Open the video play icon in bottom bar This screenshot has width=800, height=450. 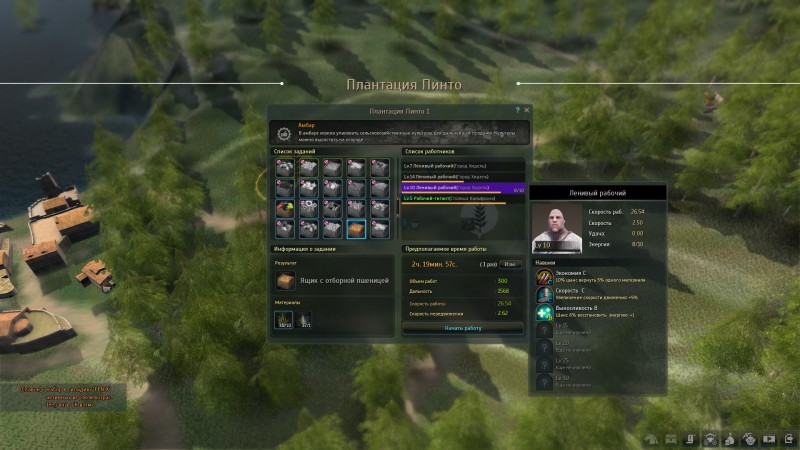pos(769,438)
